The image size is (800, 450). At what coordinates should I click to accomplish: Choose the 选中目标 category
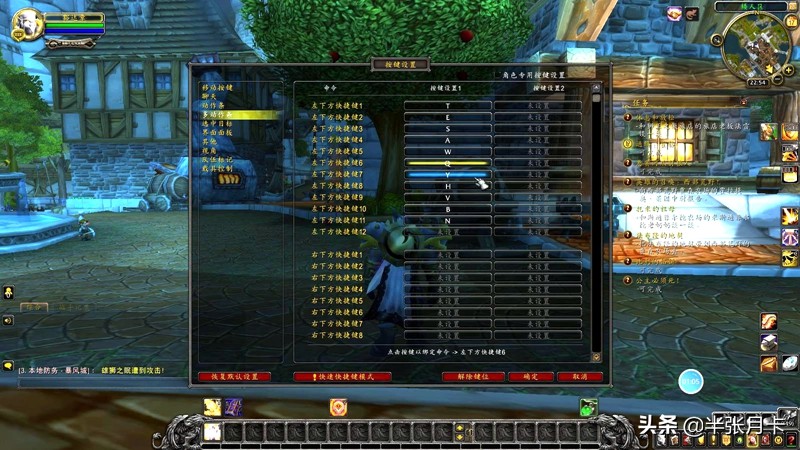pyautogui.click(x=217, y=124)
